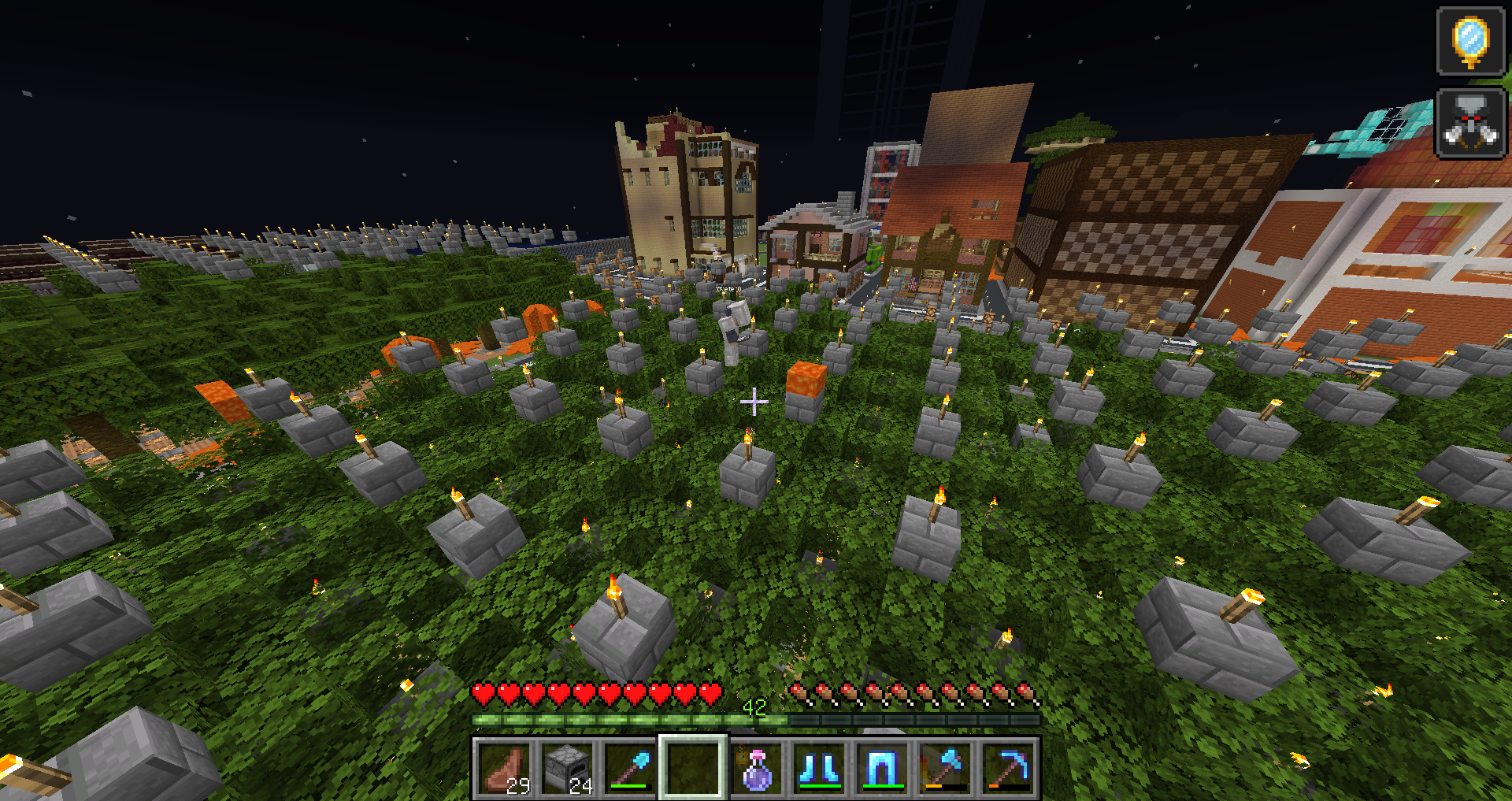Click the red-eyed axe warrior effect icon
The image size is (1512, 801).
coord(1470,123)
